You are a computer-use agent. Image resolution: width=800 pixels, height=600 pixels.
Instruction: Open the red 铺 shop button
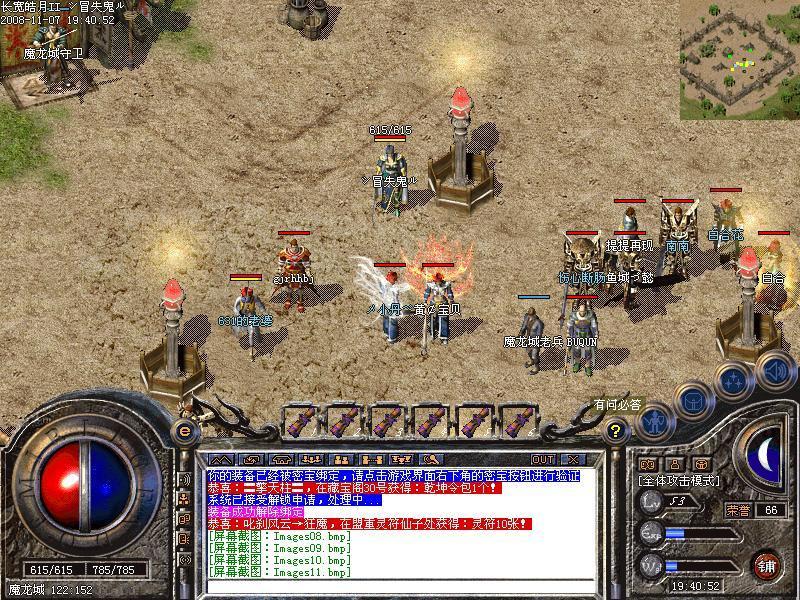click(x=767, y=565)
